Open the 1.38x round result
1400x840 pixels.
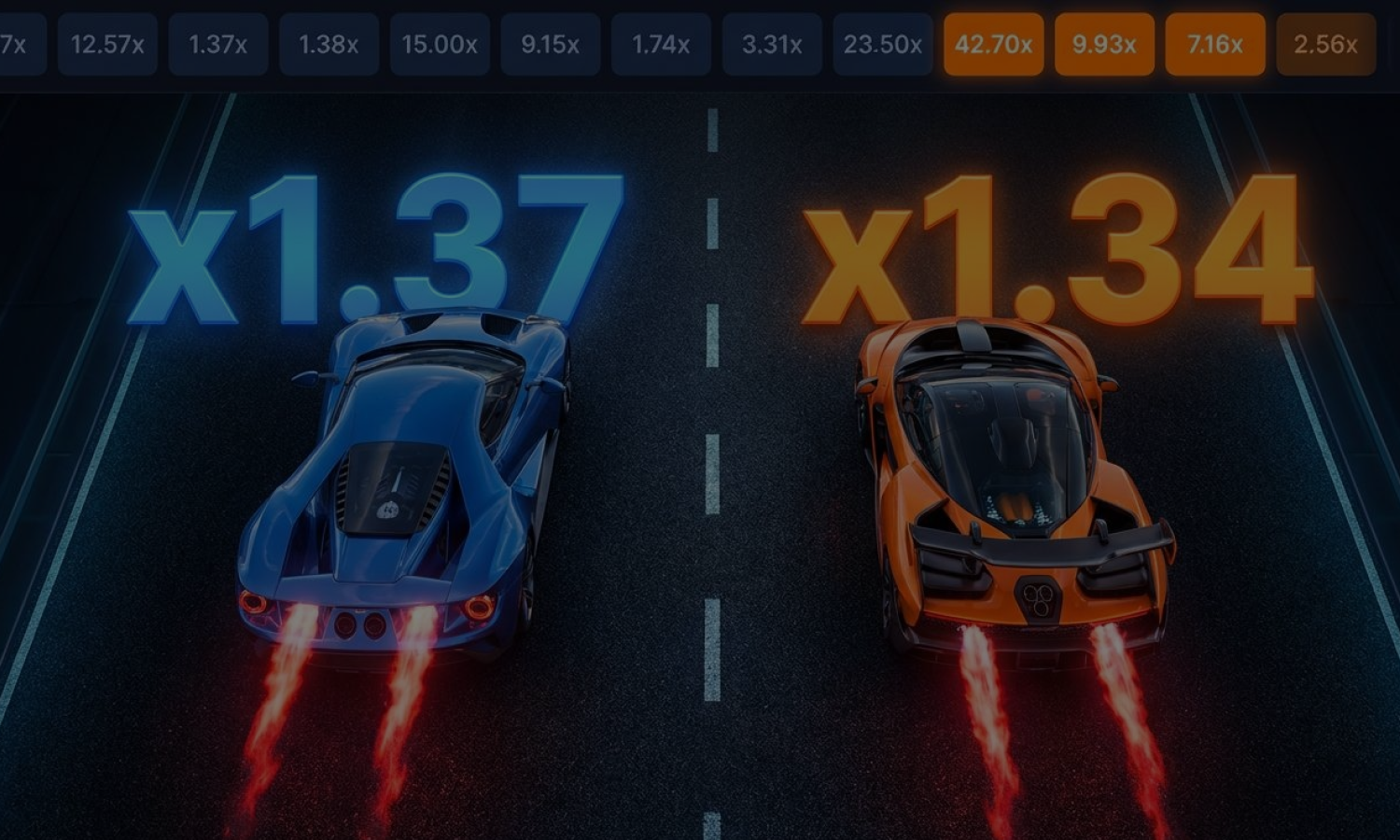coord(328,43)
